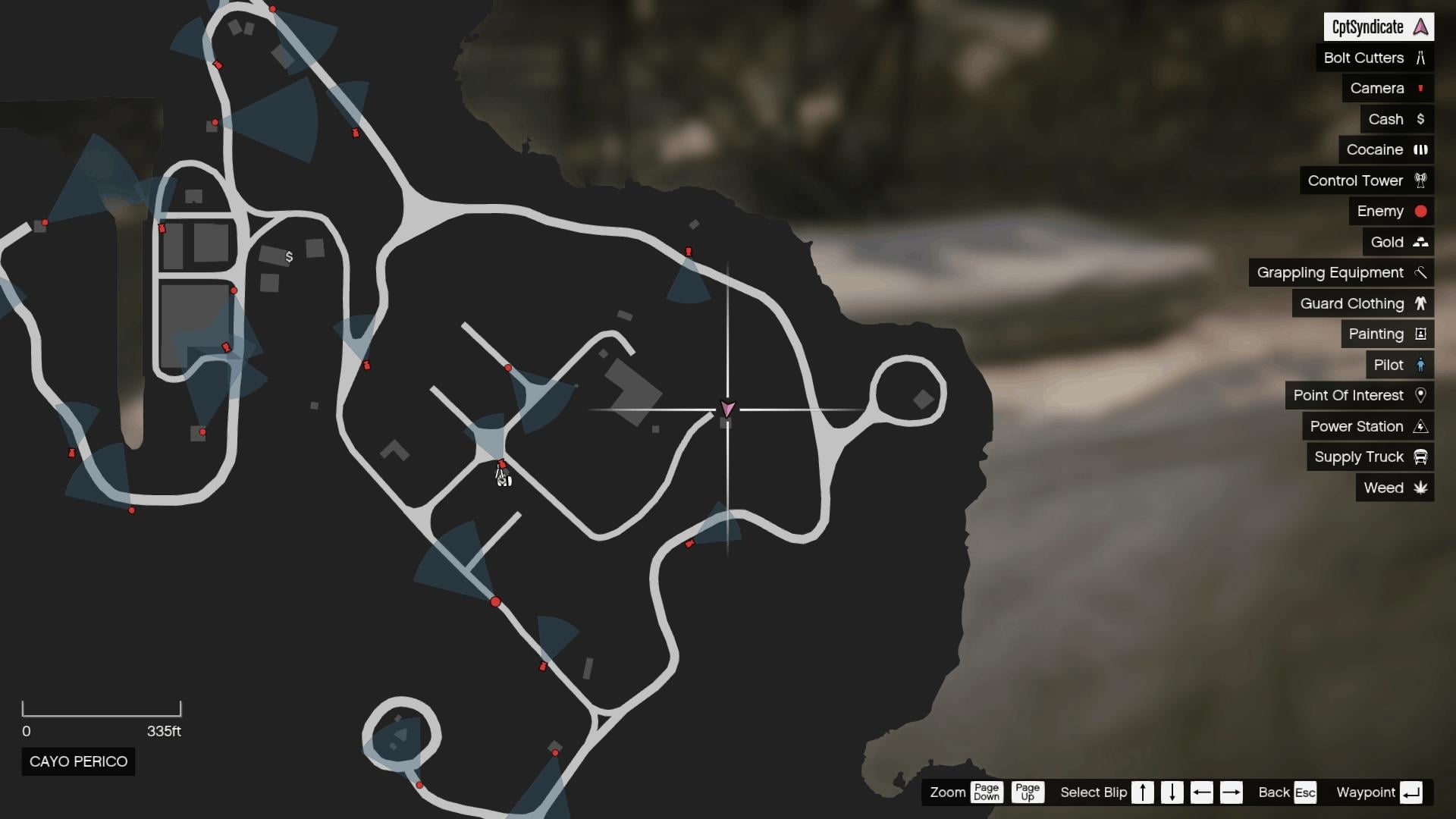
Task: Click the Gold stack icon in the legend
Action: pyautogui.click(x=1421, y=242)
